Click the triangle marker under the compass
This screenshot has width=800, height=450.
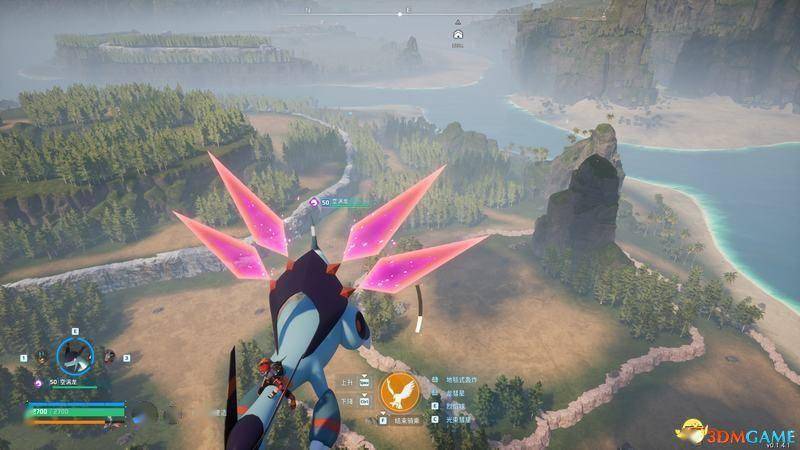click(x=457, y=21)
